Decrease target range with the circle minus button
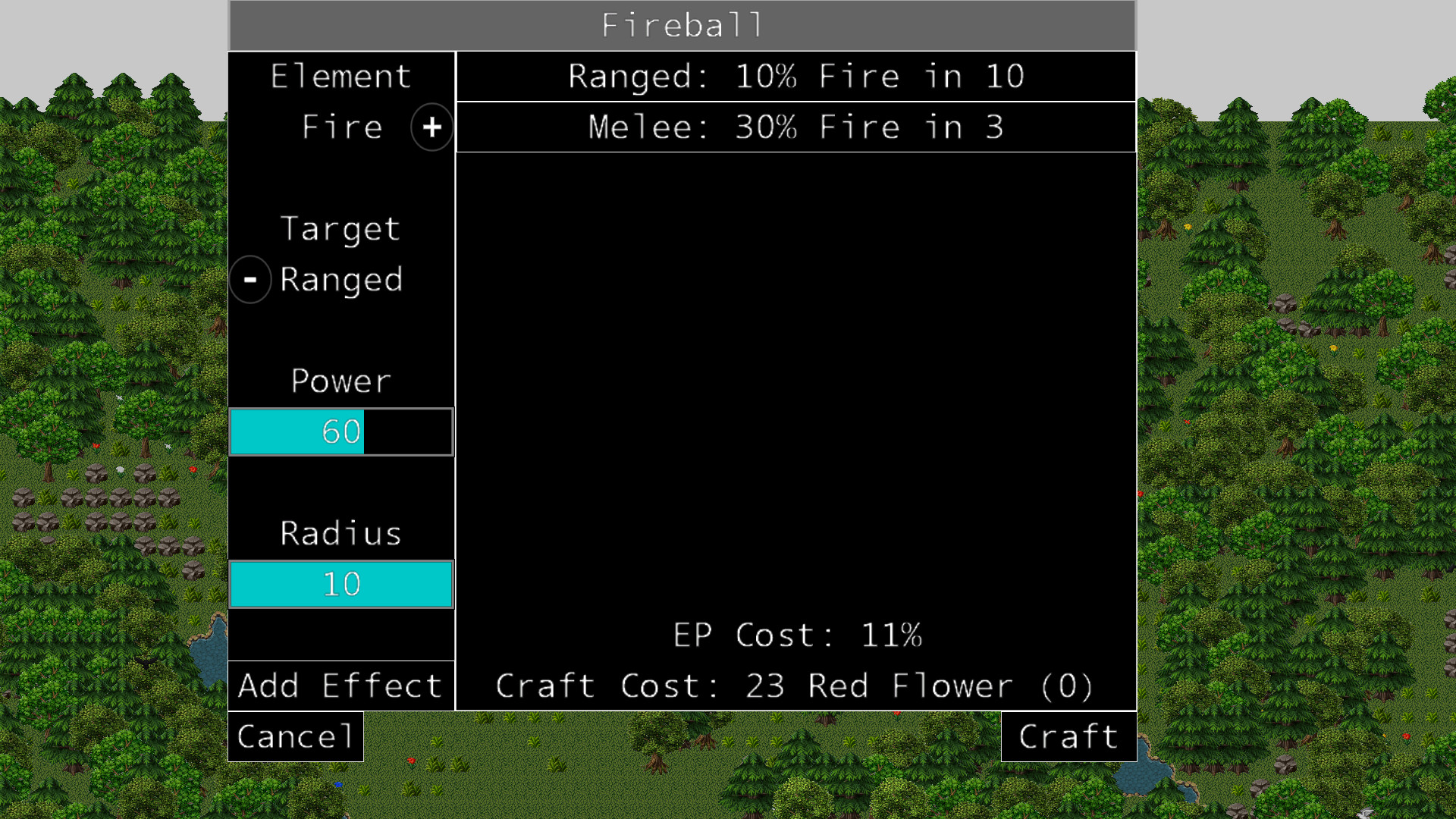The width and height of the screenshot is (1456, 819). [x=250, y=279]
